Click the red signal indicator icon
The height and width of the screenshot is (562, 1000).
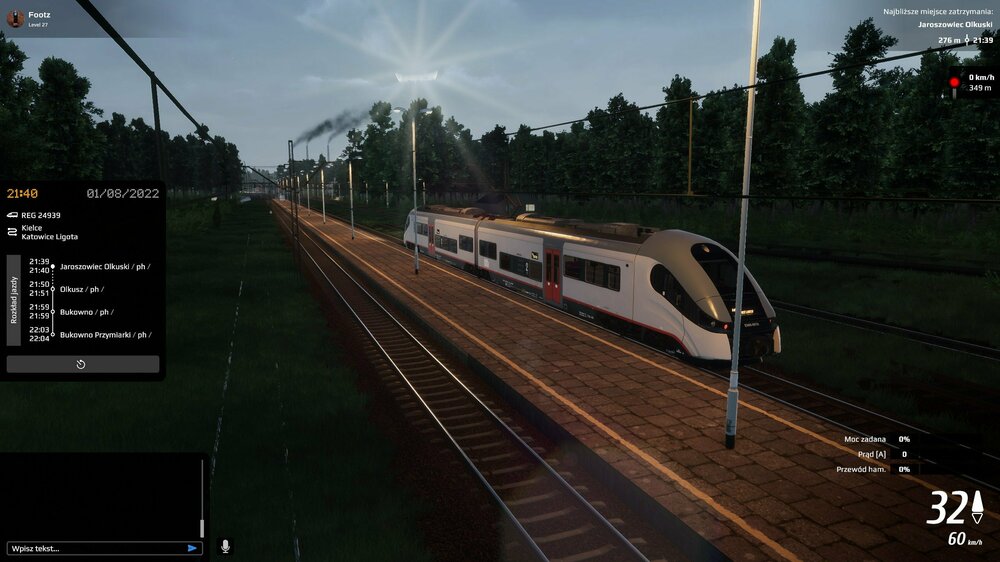(954, 83)
